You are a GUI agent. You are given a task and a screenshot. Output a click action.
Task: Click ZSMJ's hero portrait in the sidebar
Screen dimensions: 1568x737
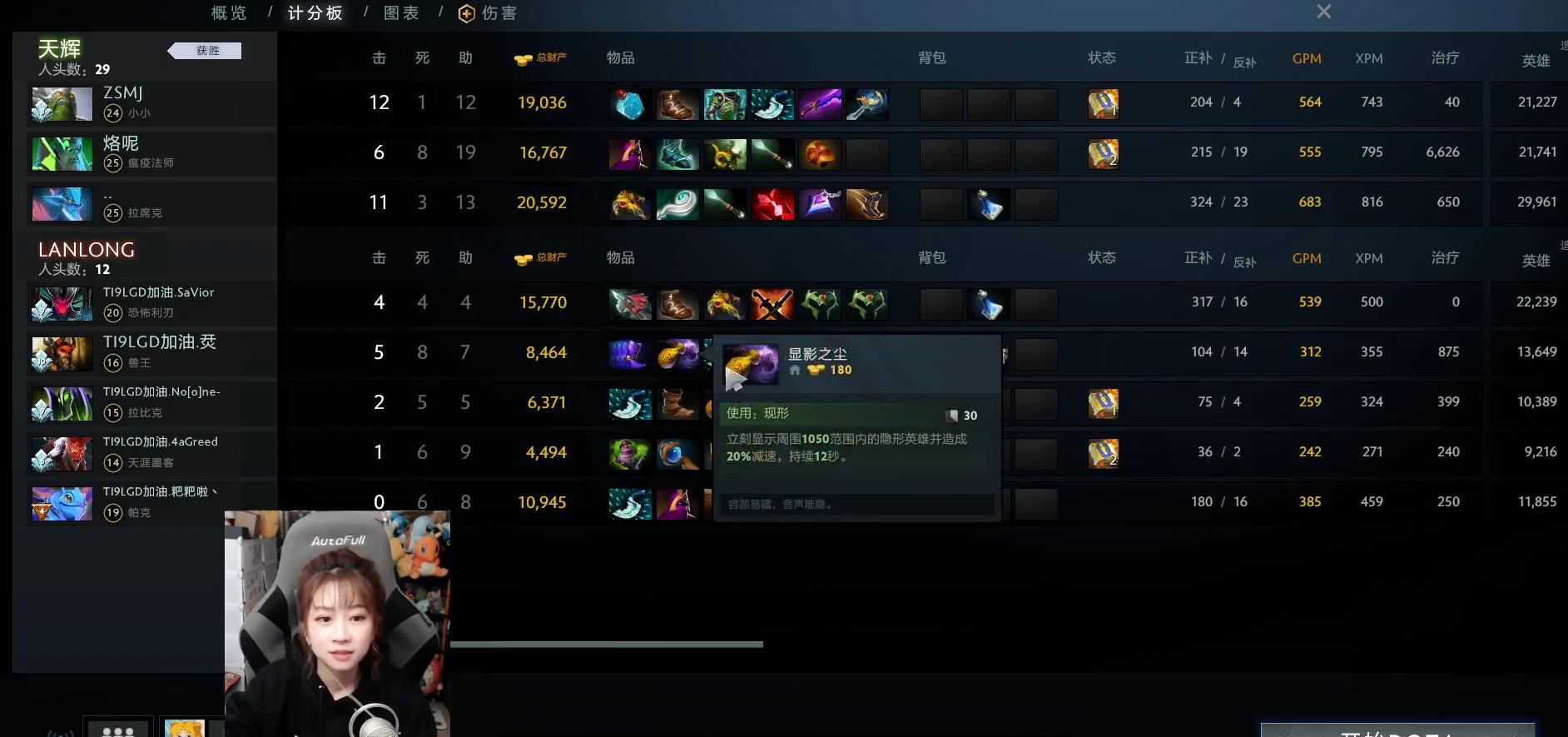click(61, 103)
